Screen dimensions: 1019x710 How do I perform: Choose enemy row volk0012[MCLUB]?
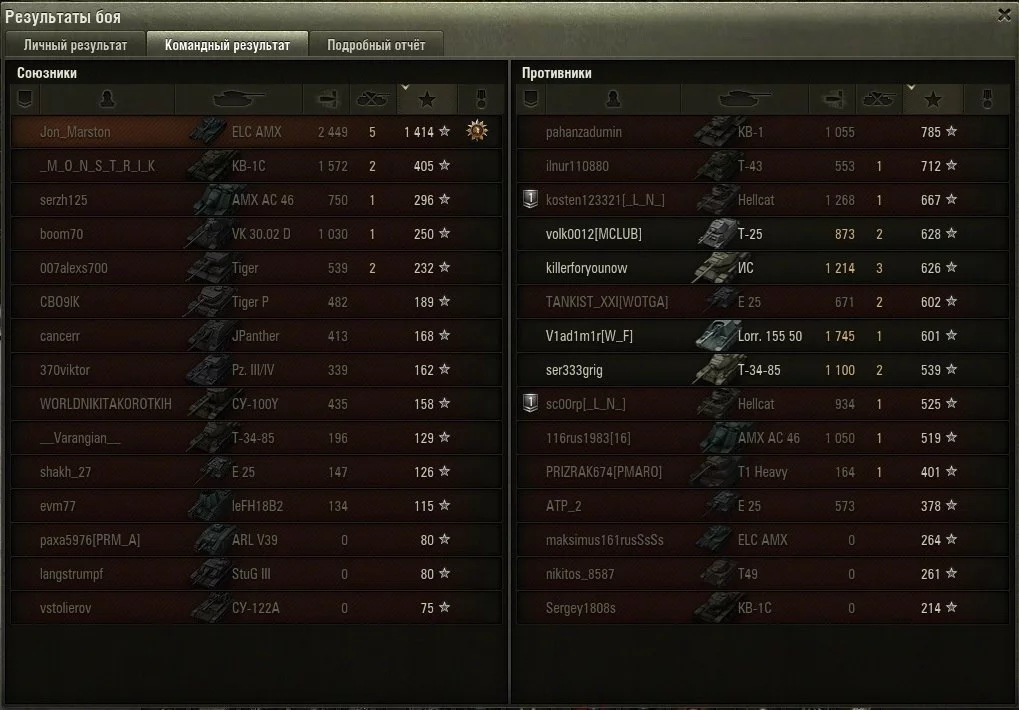[x=594, y=234]
